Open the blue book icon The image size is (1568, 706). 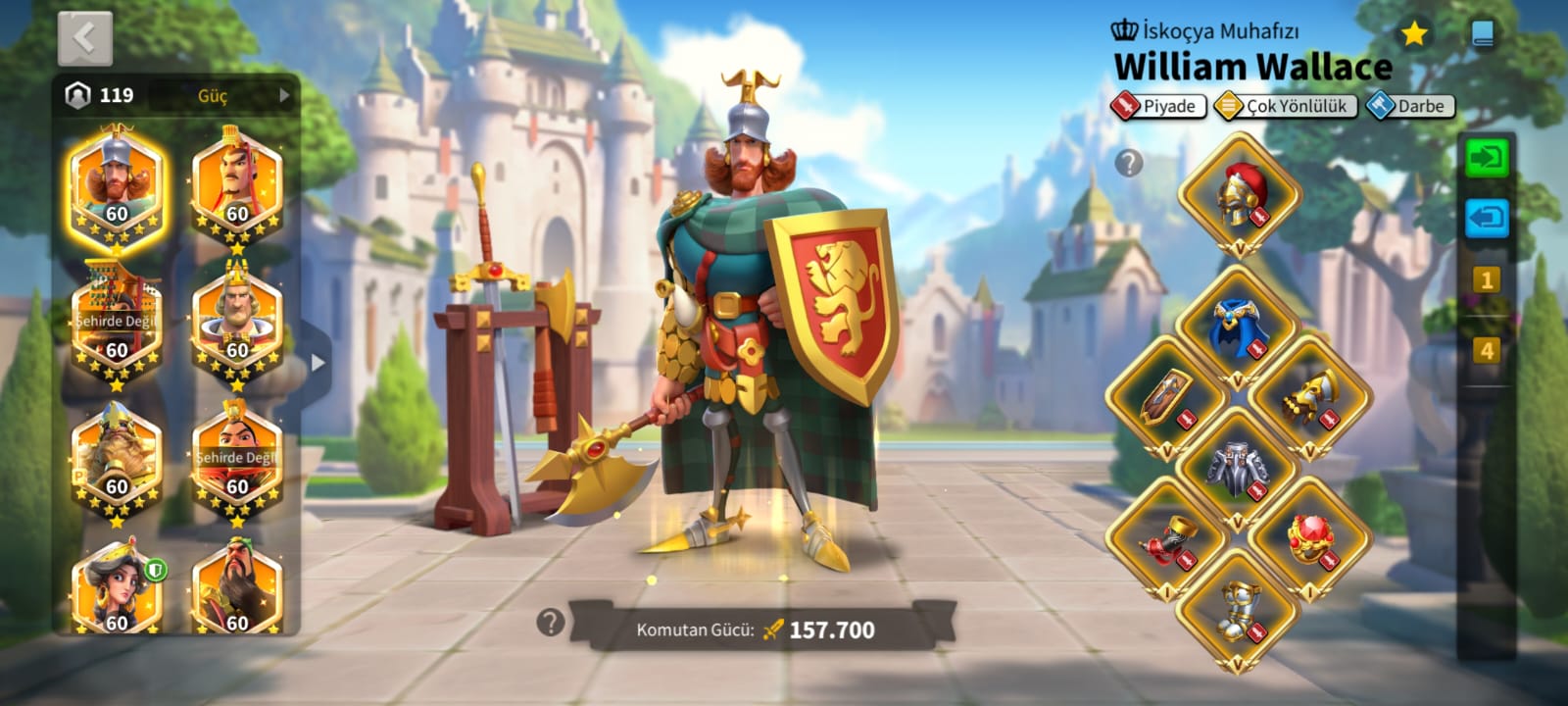[x=1483, y=35]
